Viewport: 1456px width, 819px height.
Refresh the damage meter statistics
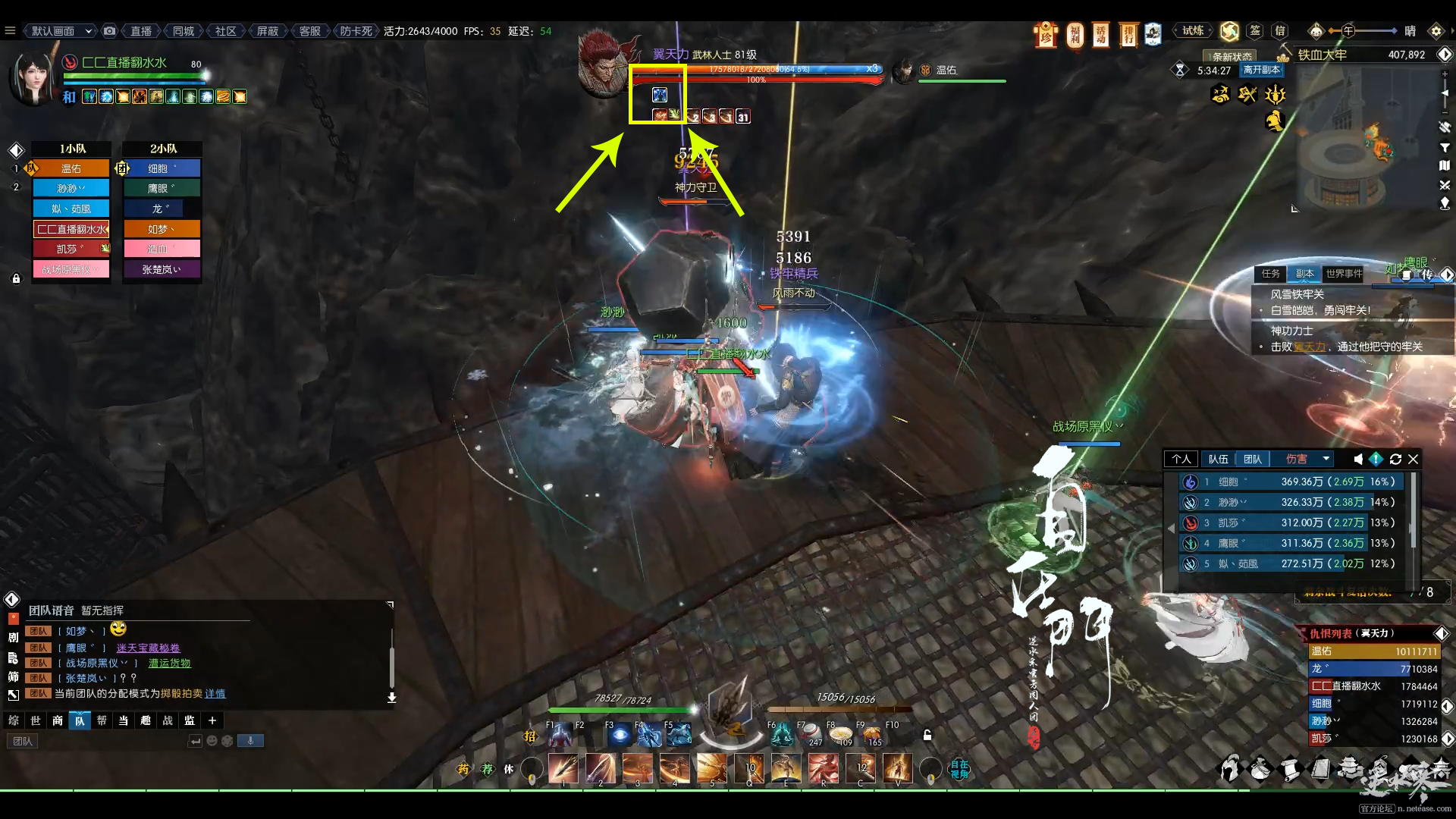pos(1395,459)
